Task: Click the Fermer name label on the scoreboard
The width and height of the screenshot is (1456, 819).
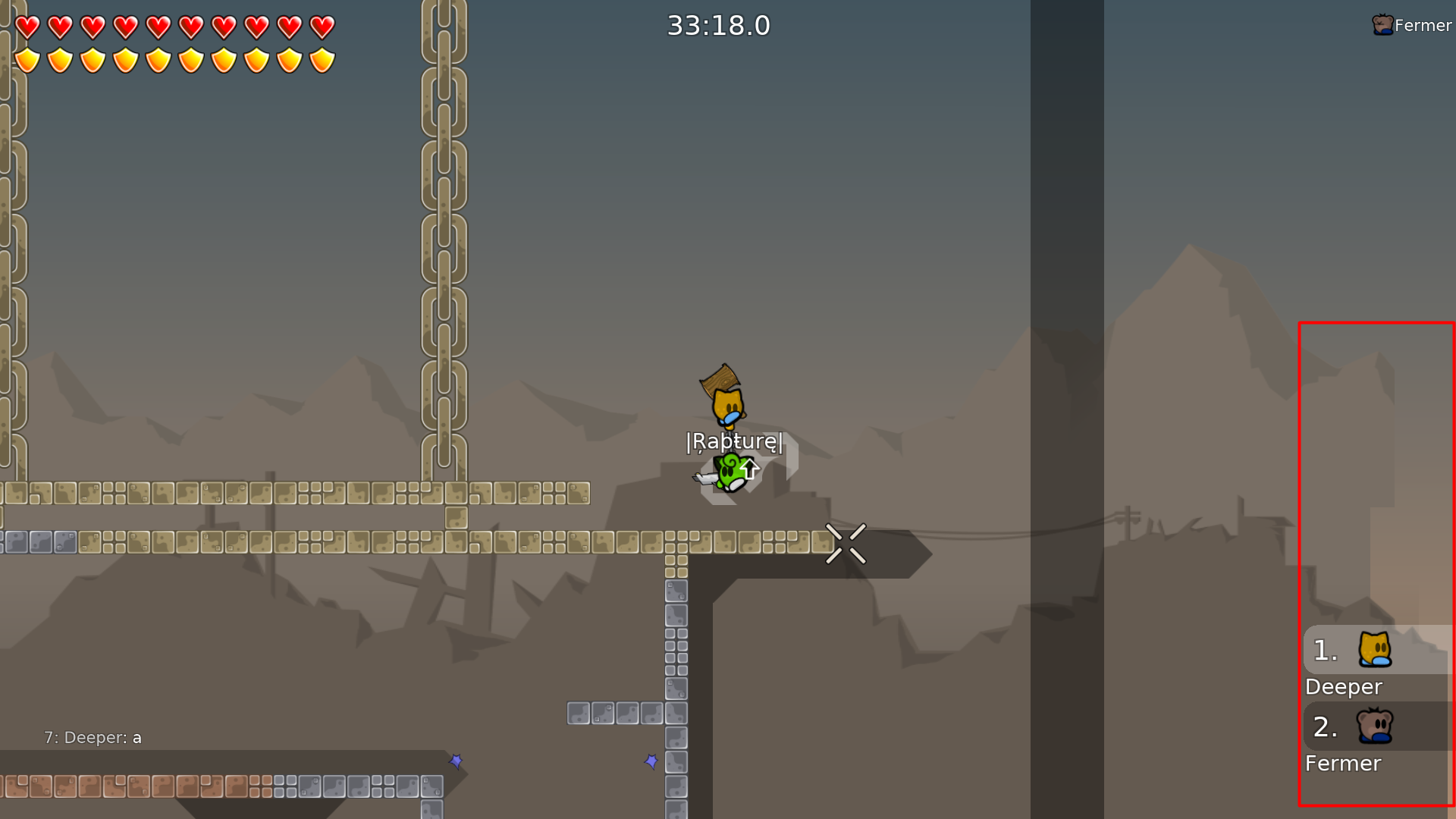Action: tap(1344, 764)
